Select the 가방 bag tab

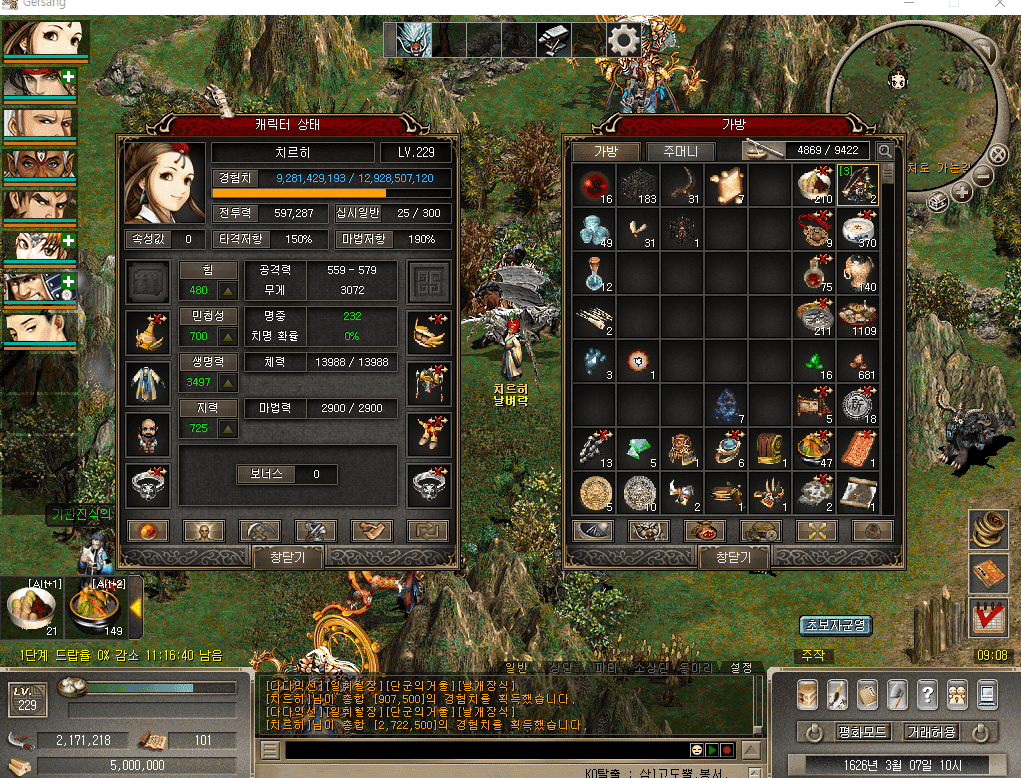pos(607,152)
